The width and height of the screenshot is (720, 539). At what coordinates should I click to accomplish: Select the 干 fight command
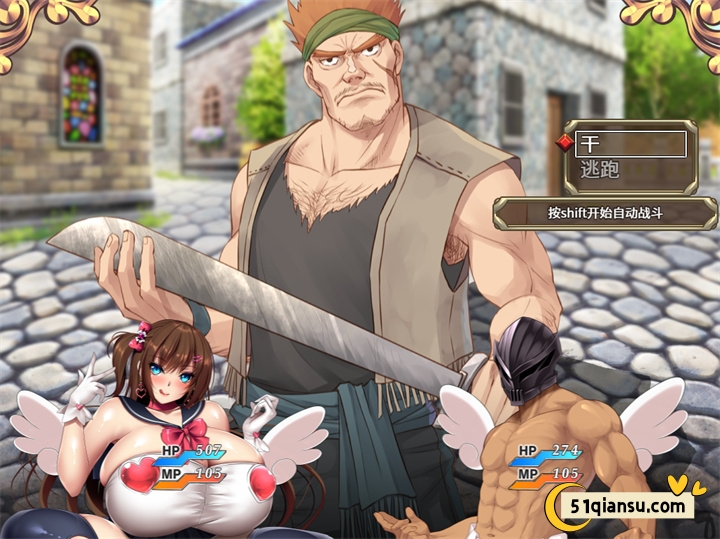pos(631,144)
